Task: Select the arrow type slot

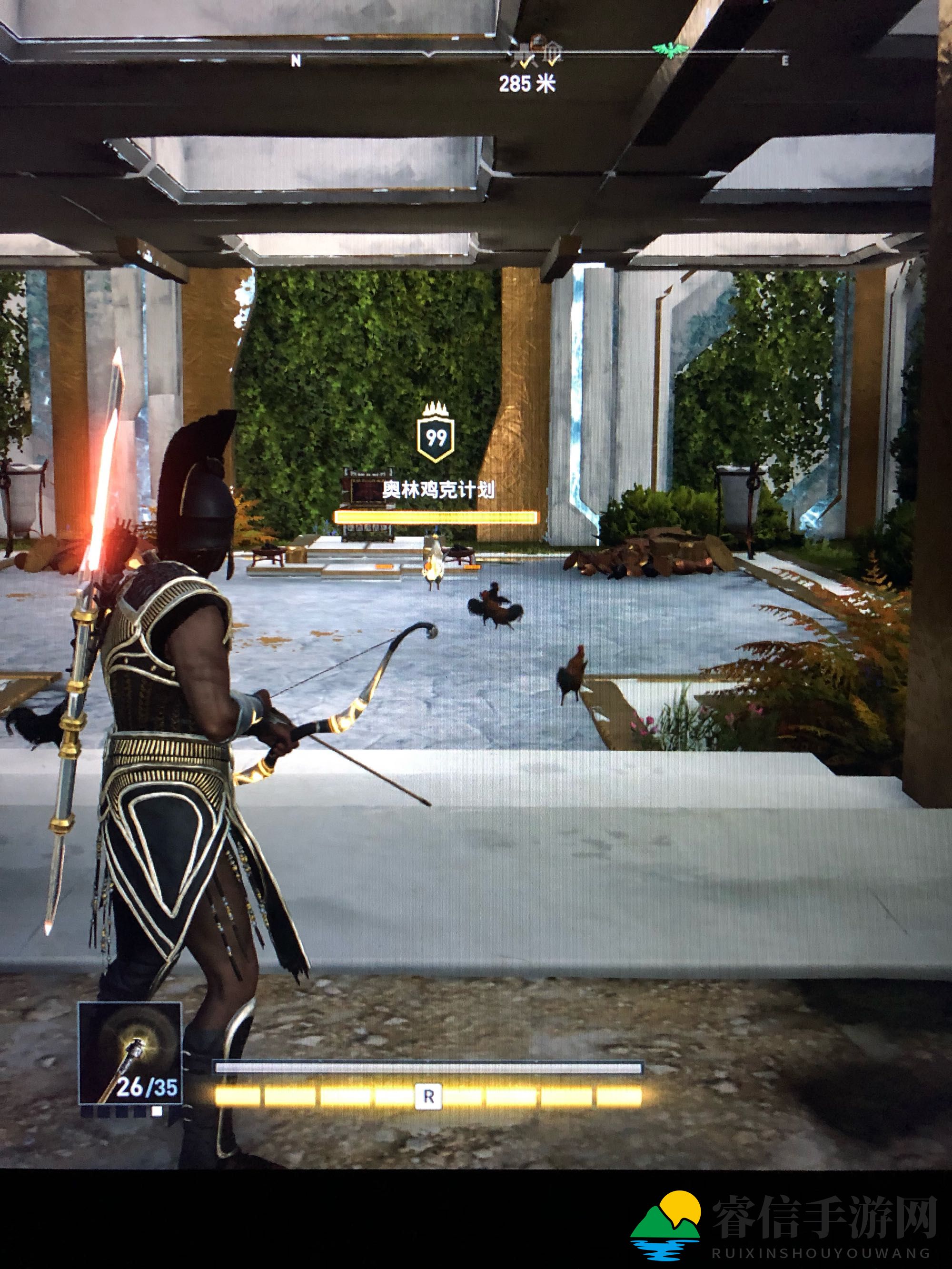Action: pos(129,1061)
